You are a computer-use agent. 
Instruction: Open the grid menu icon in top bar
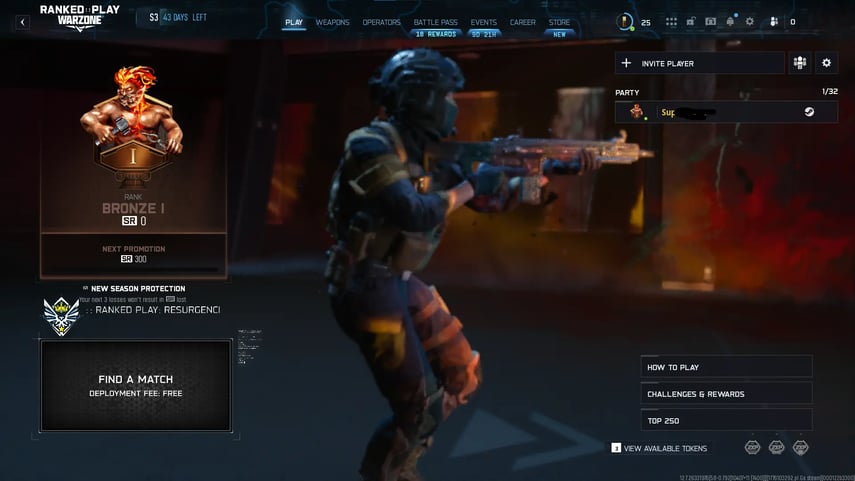click(671, 22)
